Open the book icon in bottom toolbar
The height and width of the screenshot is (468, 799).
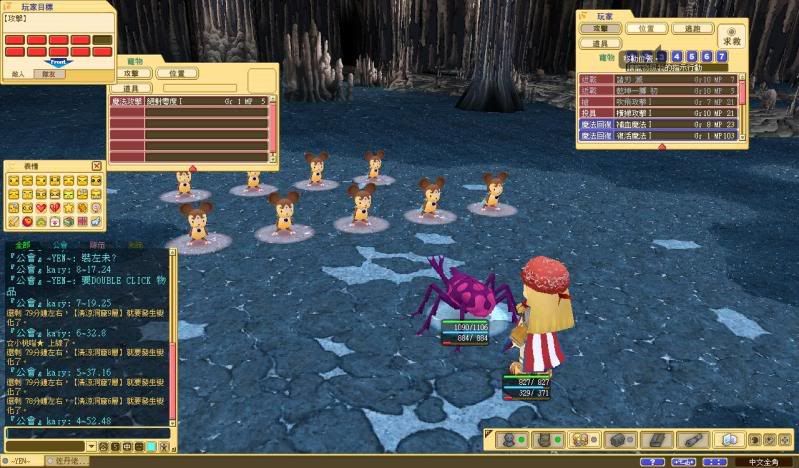(x=729, y=439)
